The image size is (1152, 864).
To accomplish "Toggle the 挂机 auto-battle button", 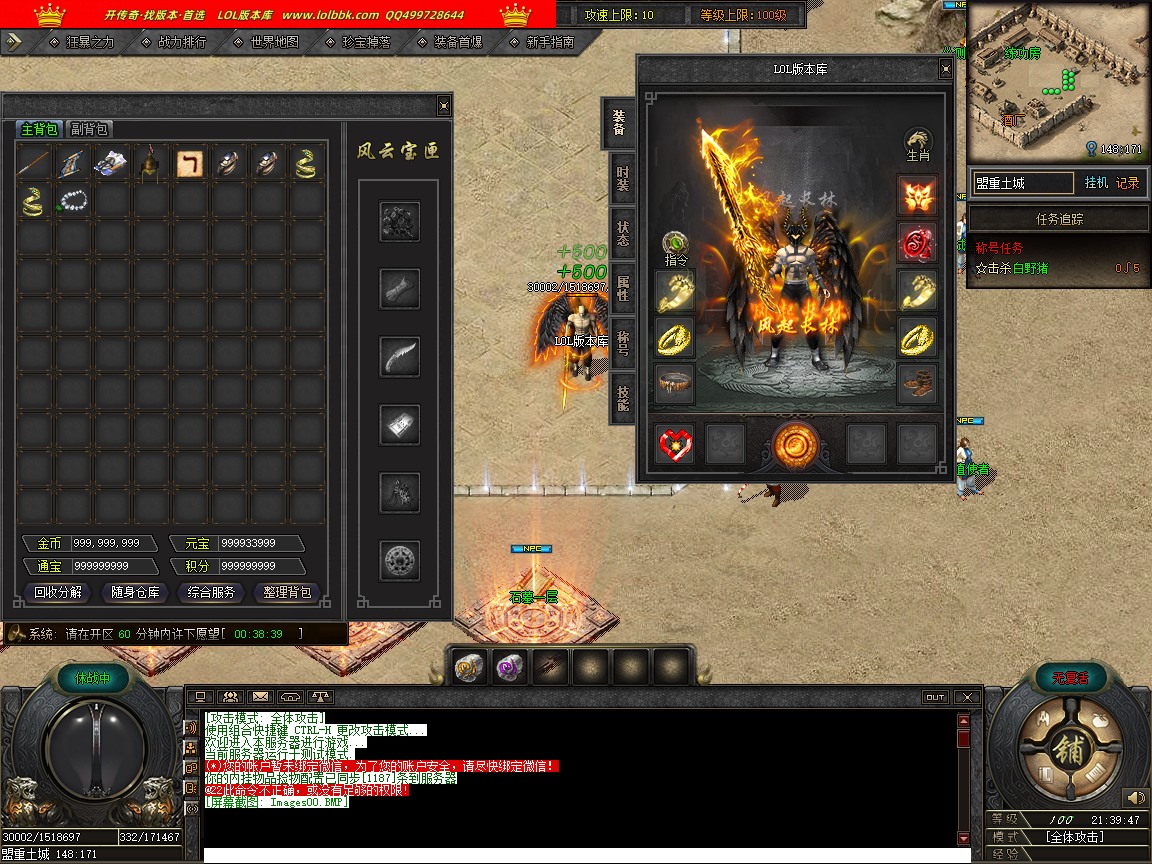I will [x=1095, y=183].
